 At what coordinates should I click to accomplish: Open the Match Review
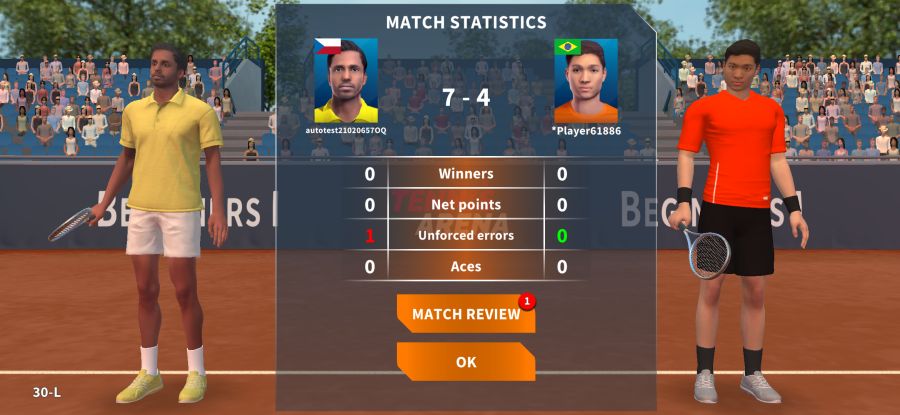click(x=466, y=314)
